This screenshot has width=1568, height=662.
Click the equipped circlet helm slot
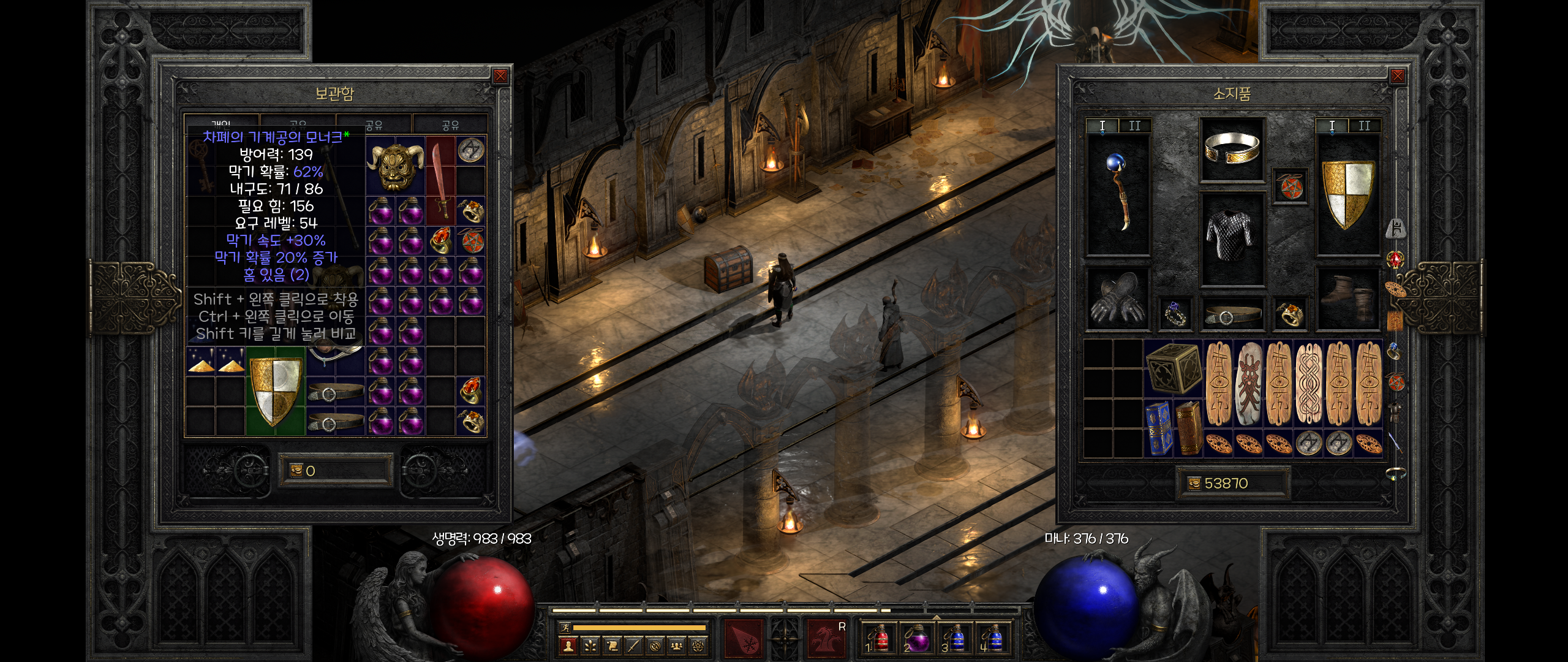pos(1232,150)
